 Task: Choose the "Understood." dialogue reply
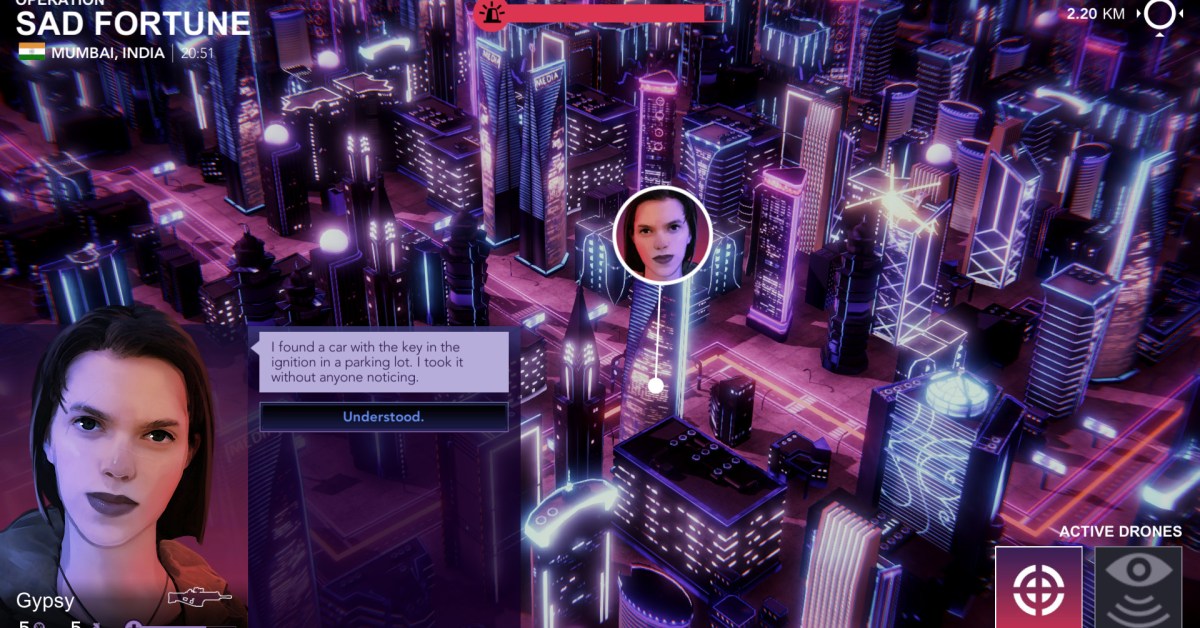pyautogui.click(x=384, y=417)
